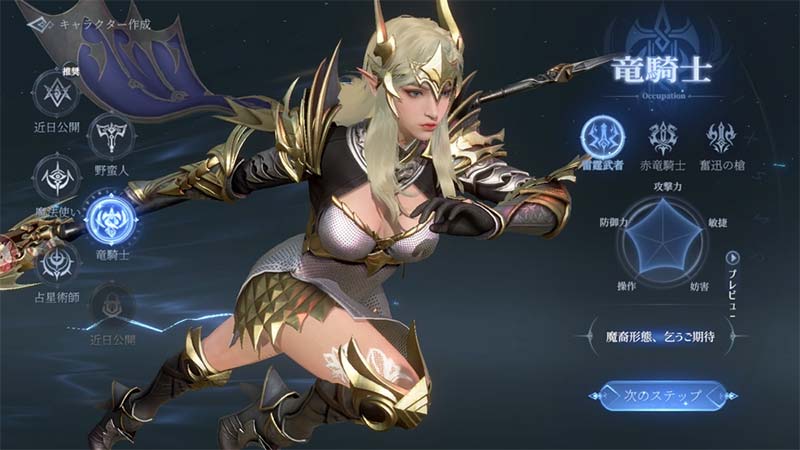Click the recommended 近日公開 class icon

coord(58,93)
